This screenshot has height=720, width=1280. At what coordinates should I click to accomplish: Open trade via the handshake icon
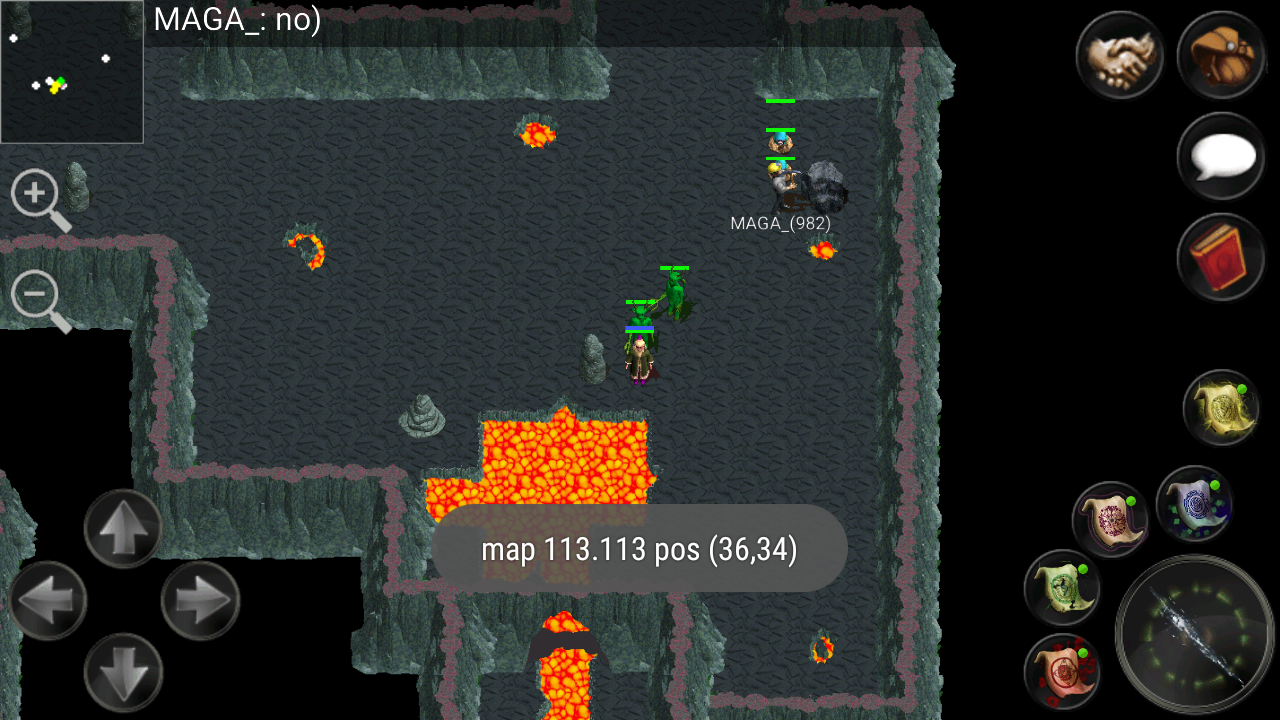(x=1120, y=57)
